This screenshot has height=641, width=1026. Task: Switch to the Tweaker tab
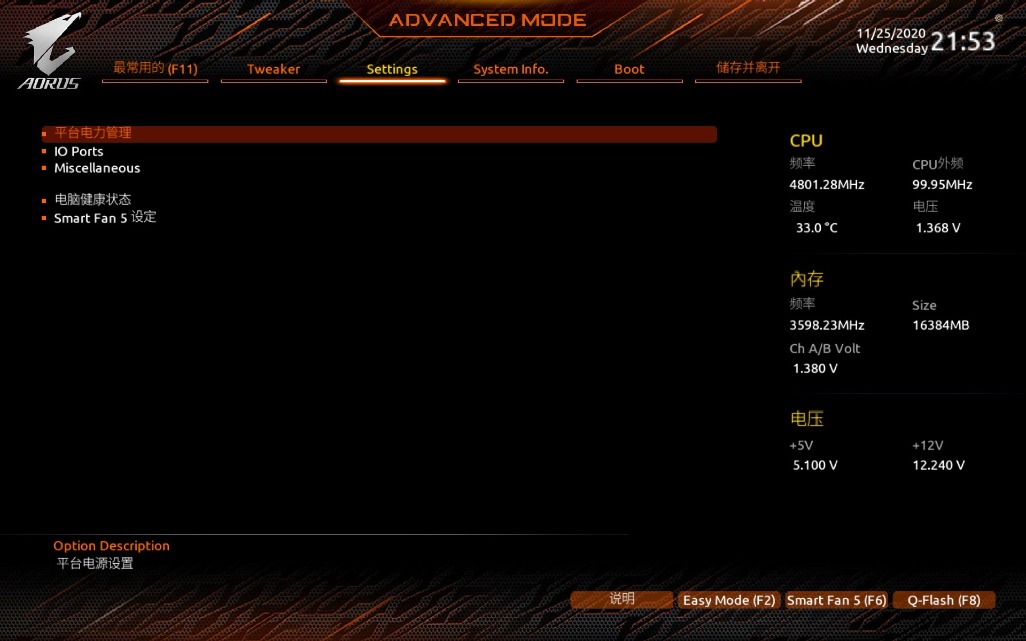coord(273,69)
